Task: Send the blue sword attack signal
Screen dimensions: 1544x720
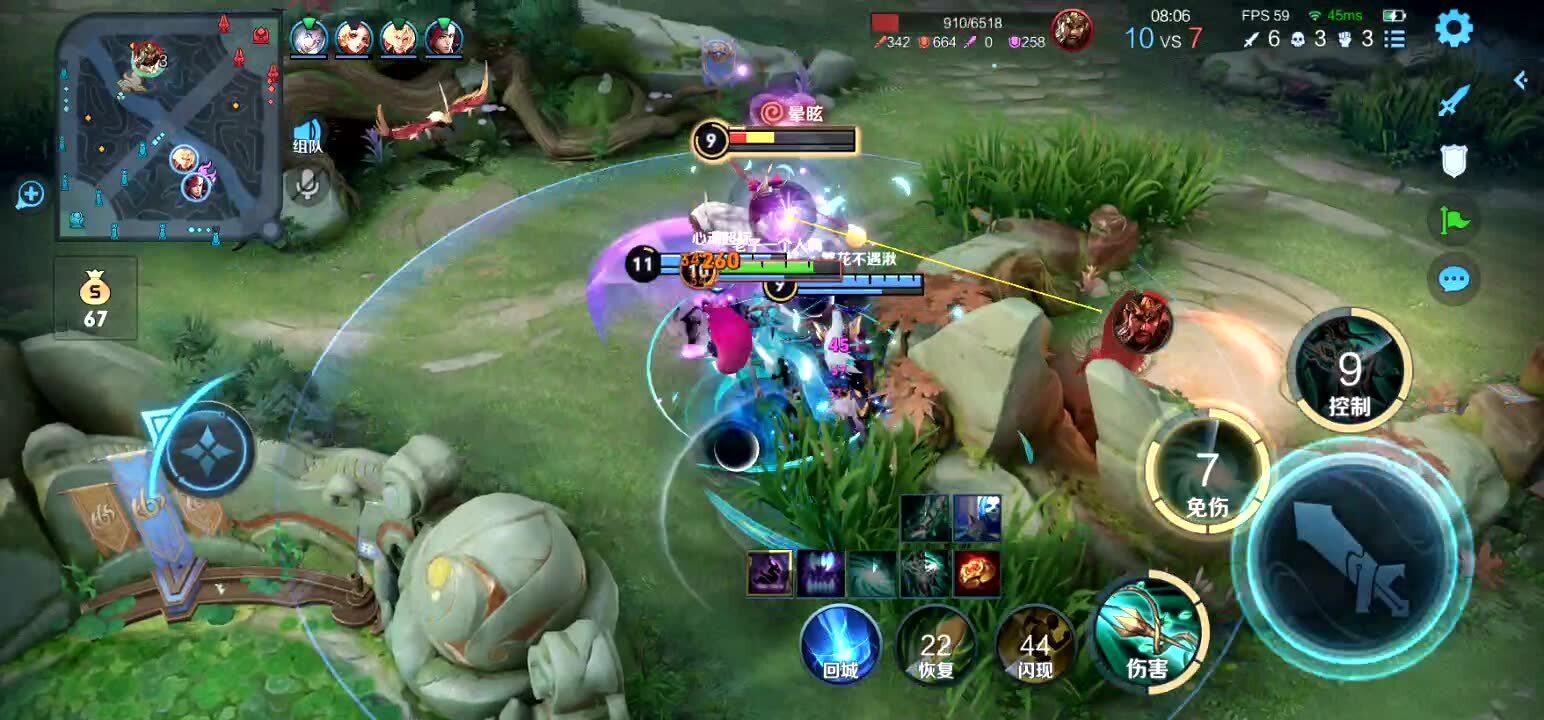Action: coord(1453,100)
